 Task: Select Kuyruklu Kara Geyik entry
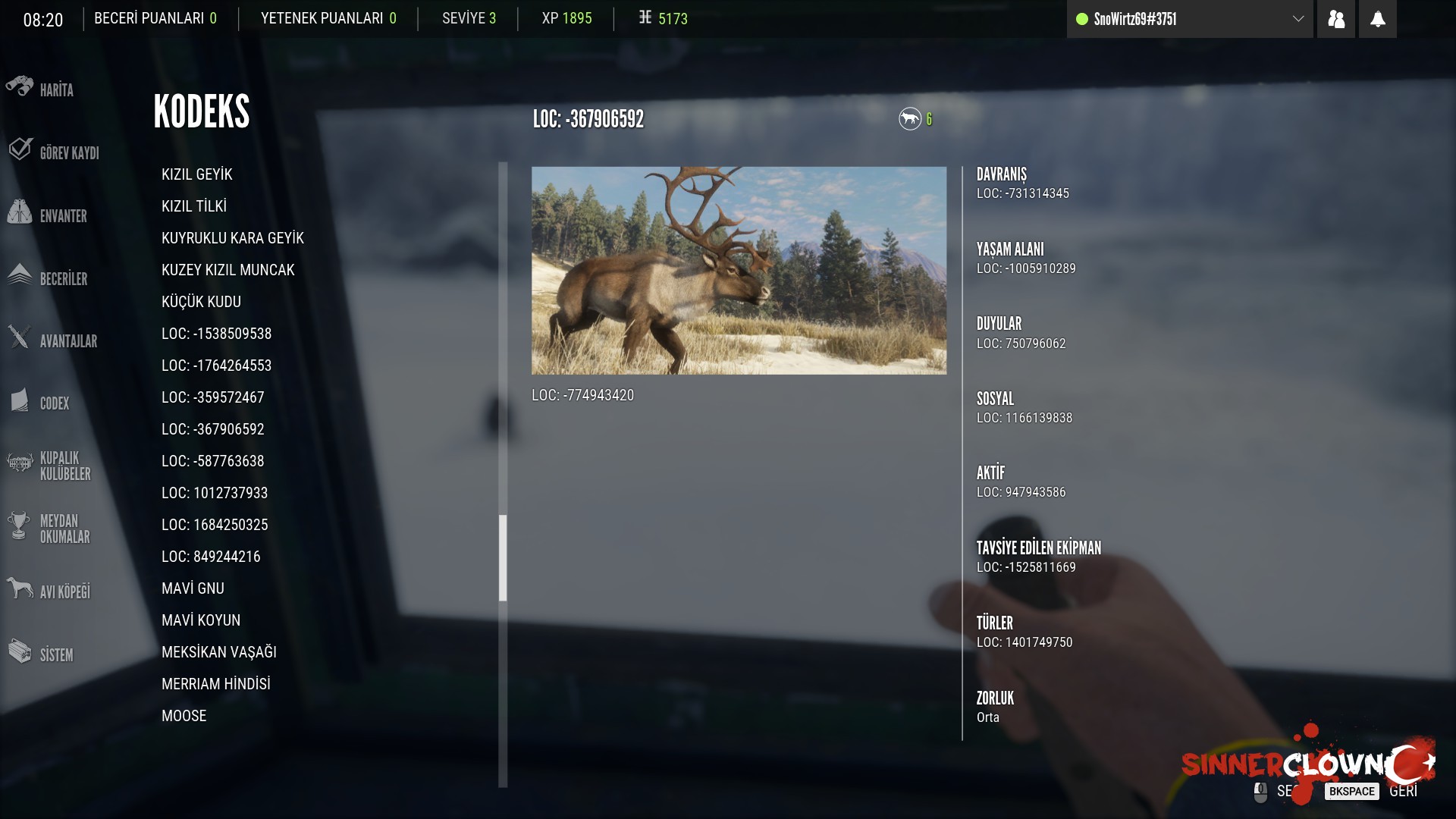[x=233, y=238]
